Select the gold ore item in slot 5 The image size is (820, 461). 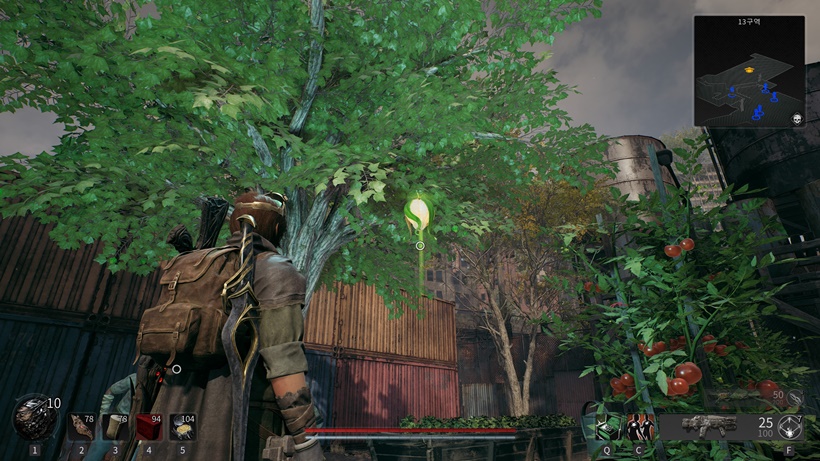point(182,427)
